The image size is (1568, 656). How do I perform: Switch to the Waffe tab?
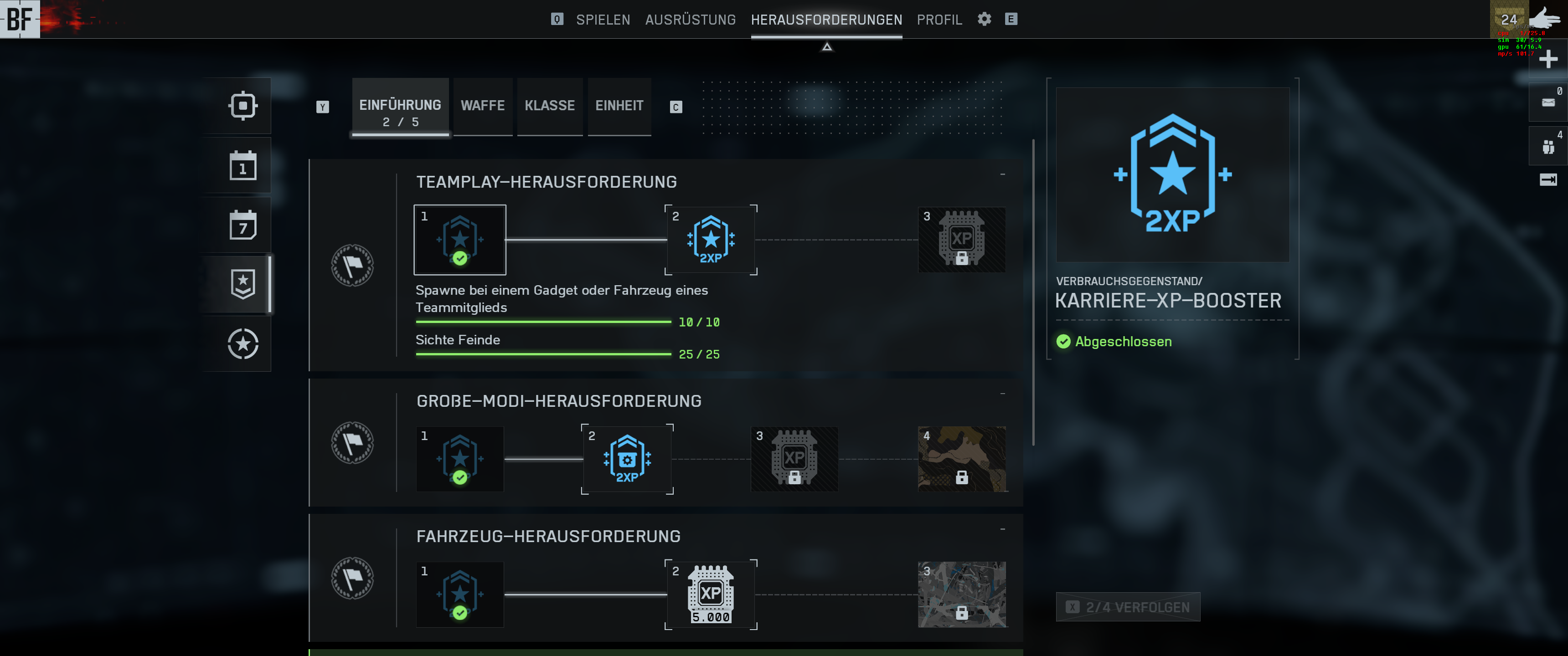tap(483, 105)
